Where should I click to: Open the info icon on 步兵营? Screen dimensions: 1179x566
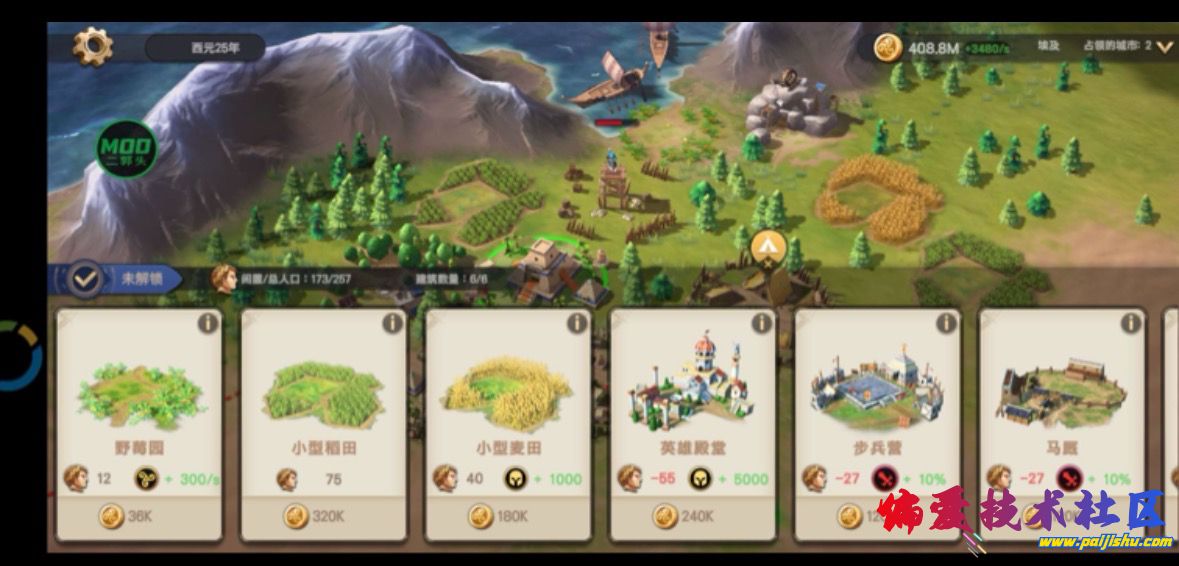coord(946,323)
